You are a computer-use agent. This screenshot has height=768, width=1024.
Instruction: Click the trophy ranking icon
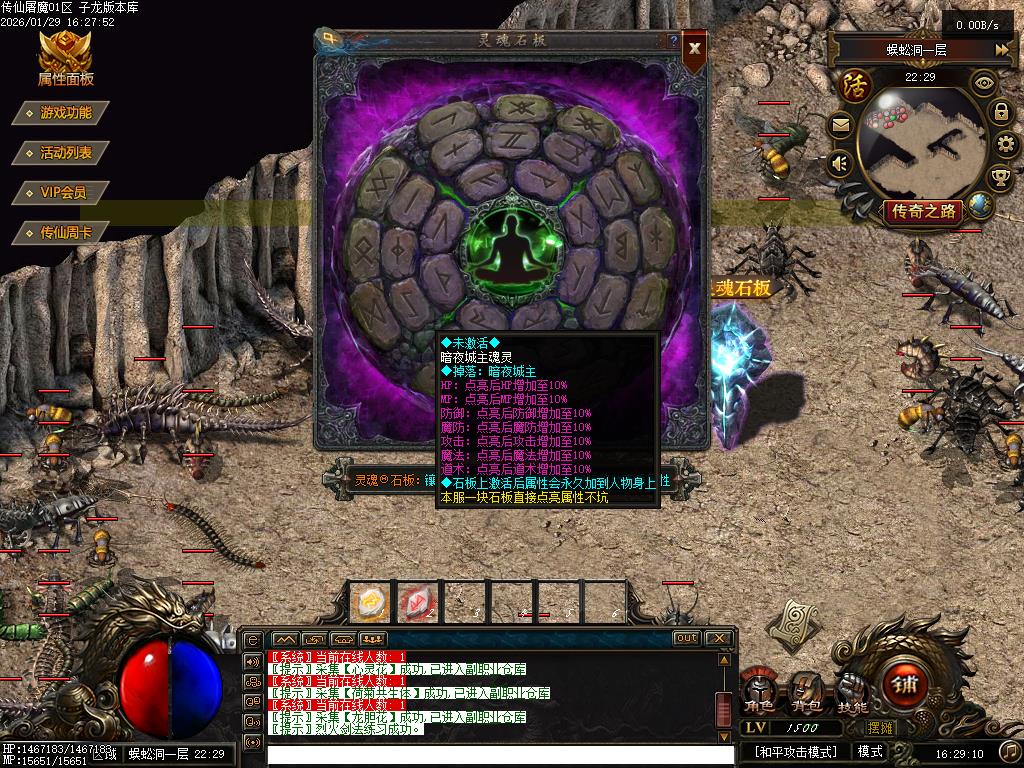[1000, 178]
